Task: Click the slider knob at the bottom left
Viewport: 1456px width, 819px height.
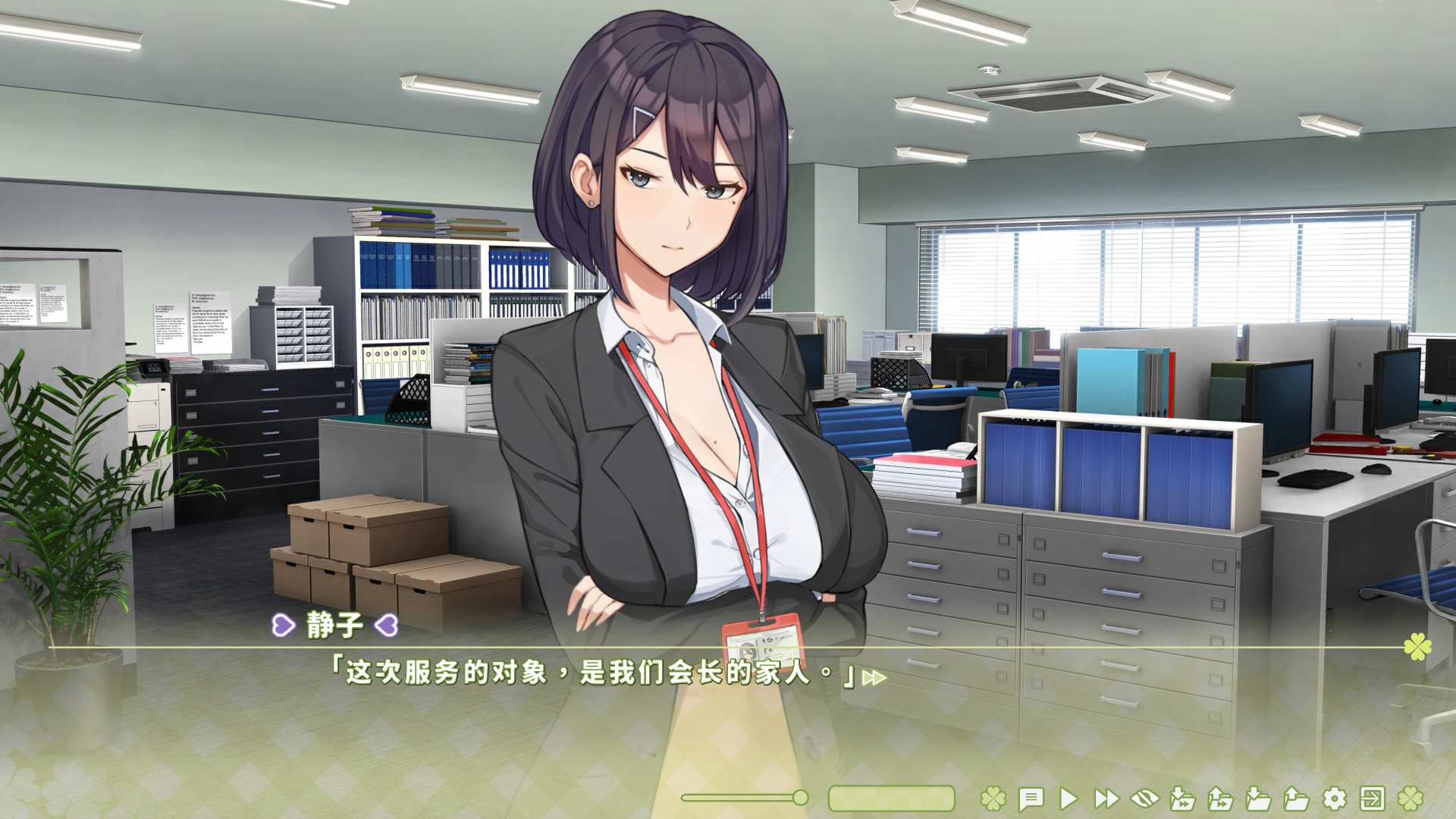Action: [800, 798]
